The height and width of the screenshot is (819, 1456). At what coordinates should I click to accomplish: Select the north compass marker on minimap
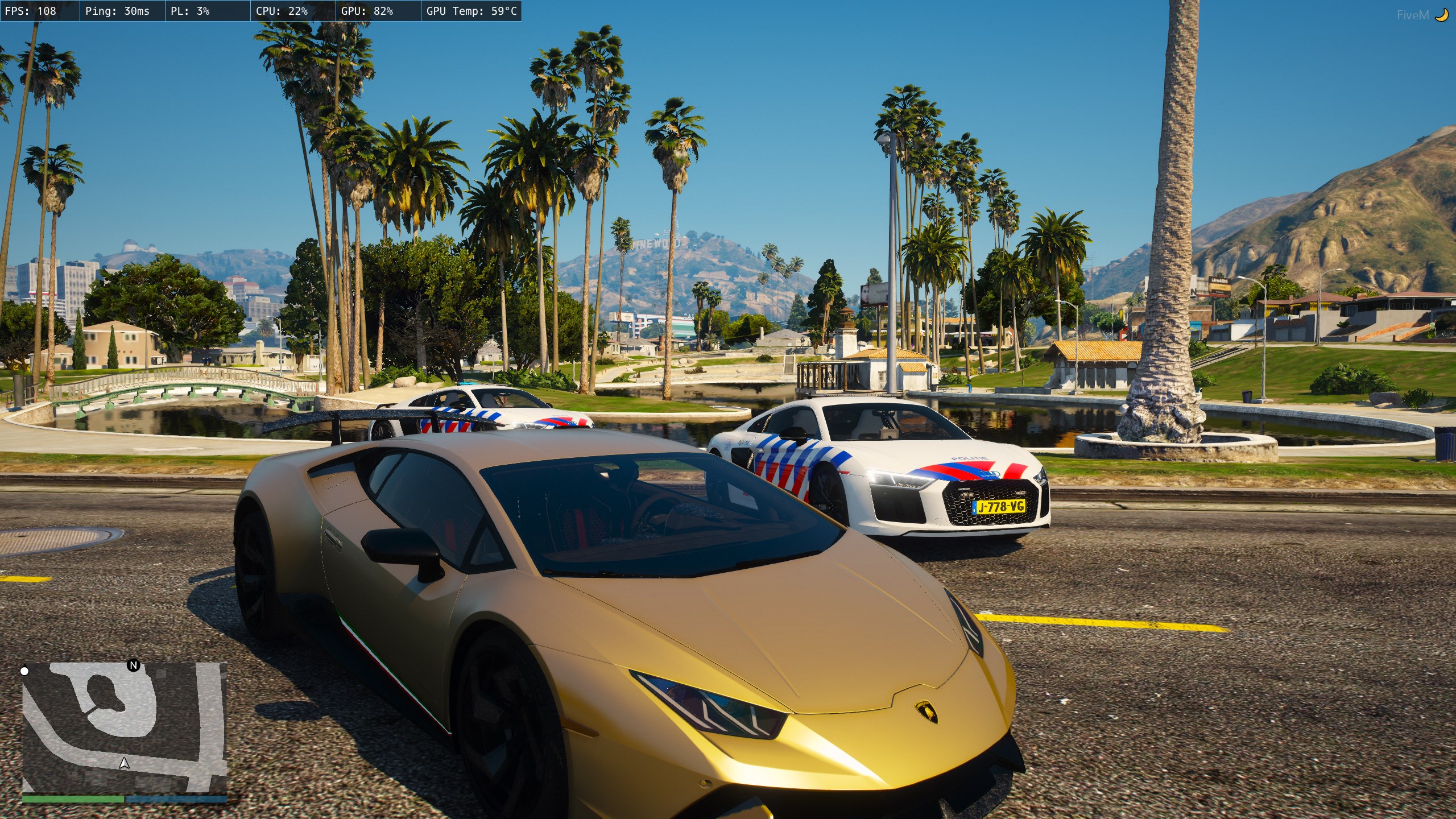point(134,665)
